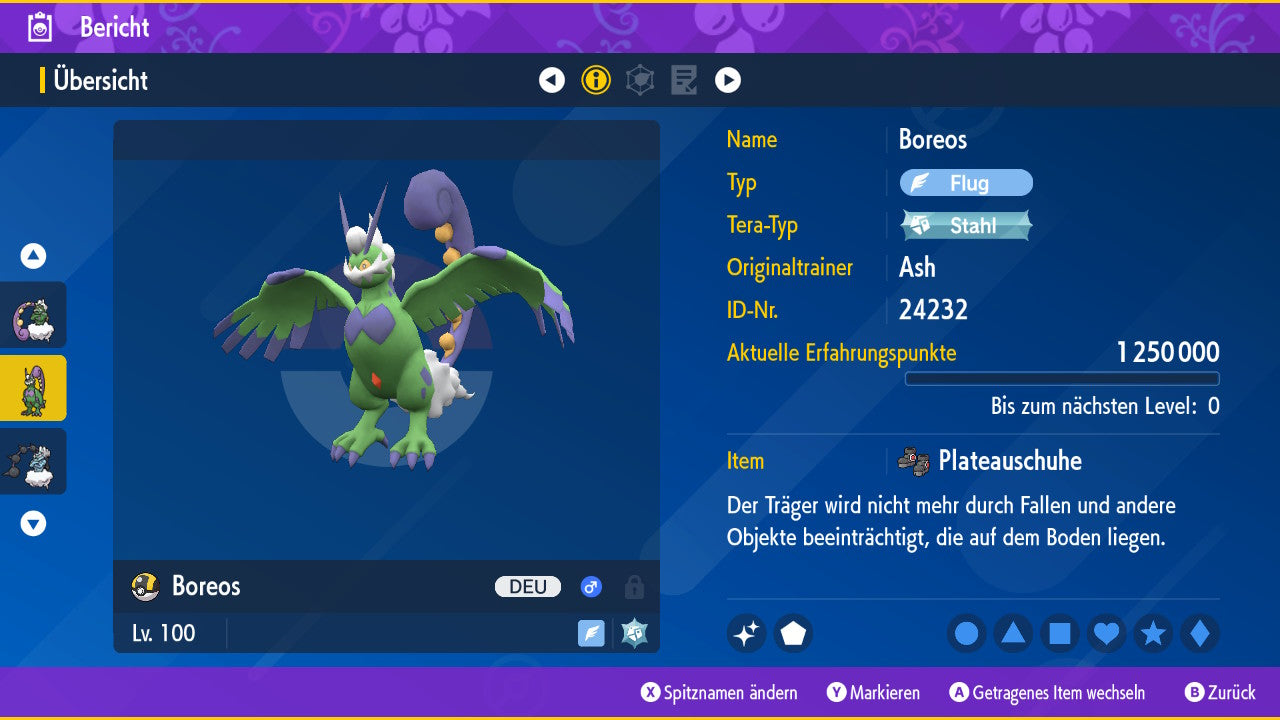Toggle the triangle marking
Image resolution: width=1280 pixels, height=720 pixels.
1013,633
